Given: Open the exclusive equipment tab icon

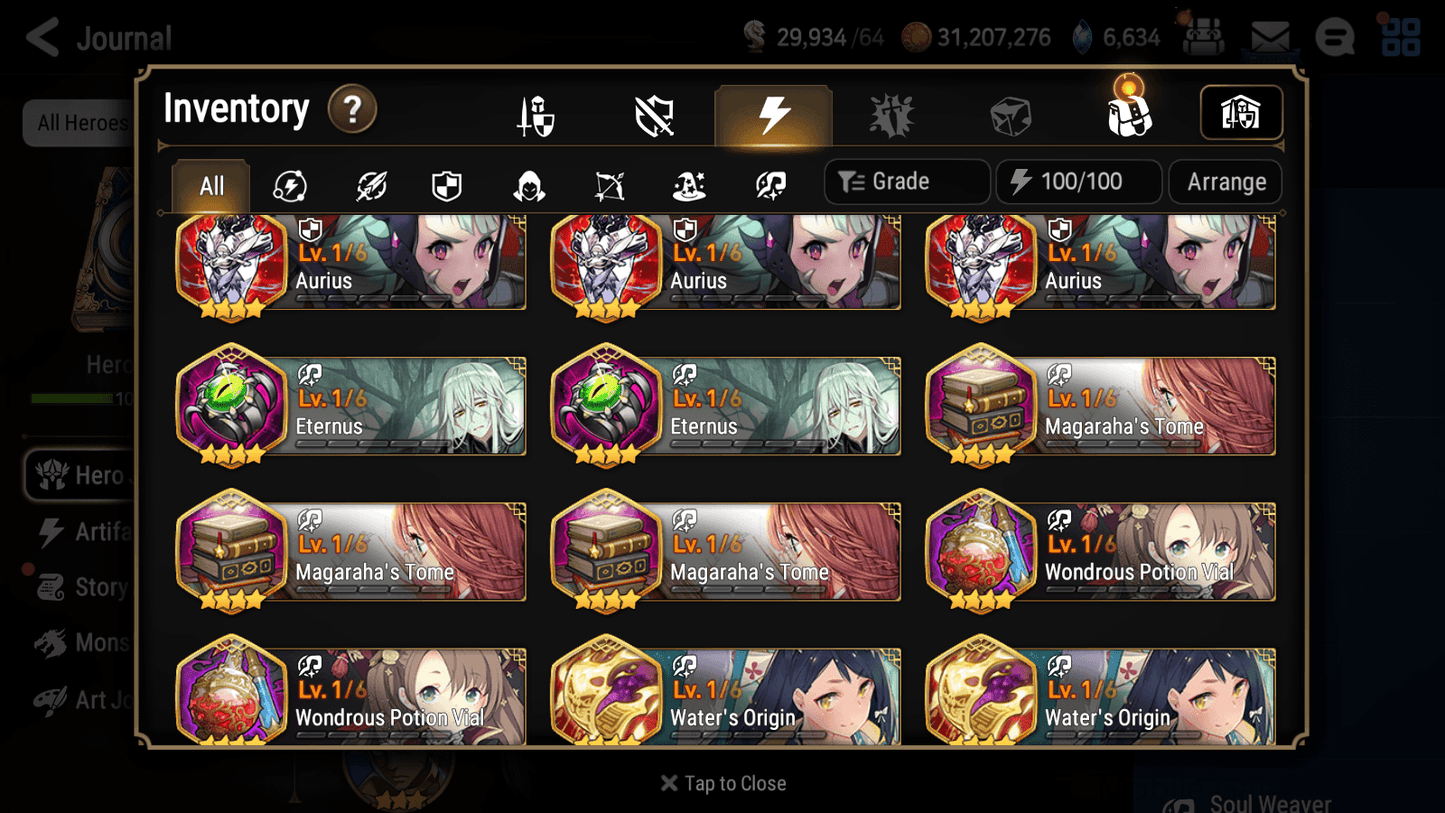Looking at the screenshot, I should click(891, 115).
